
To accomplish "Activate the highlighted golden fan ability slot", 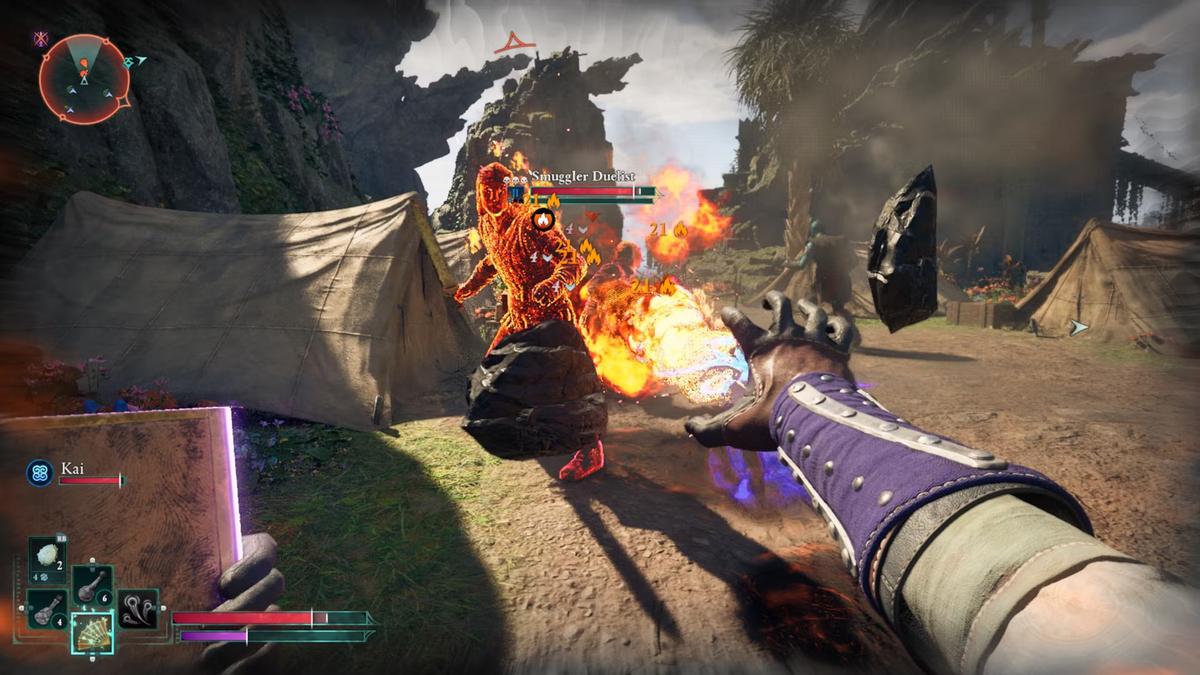I will click(x=92, y=632).
